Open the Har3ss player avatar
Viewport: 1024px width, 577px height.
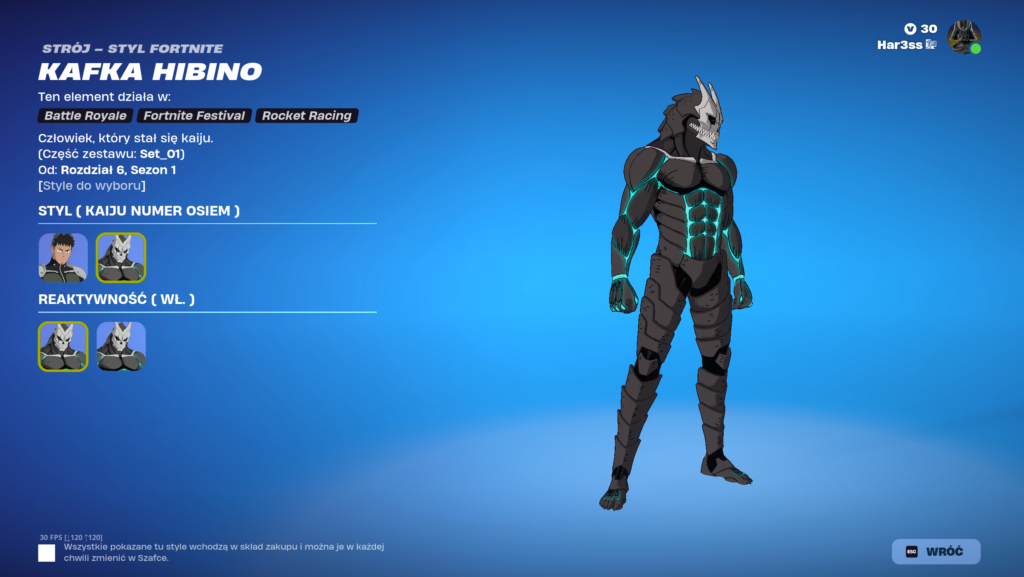point(964,37)
